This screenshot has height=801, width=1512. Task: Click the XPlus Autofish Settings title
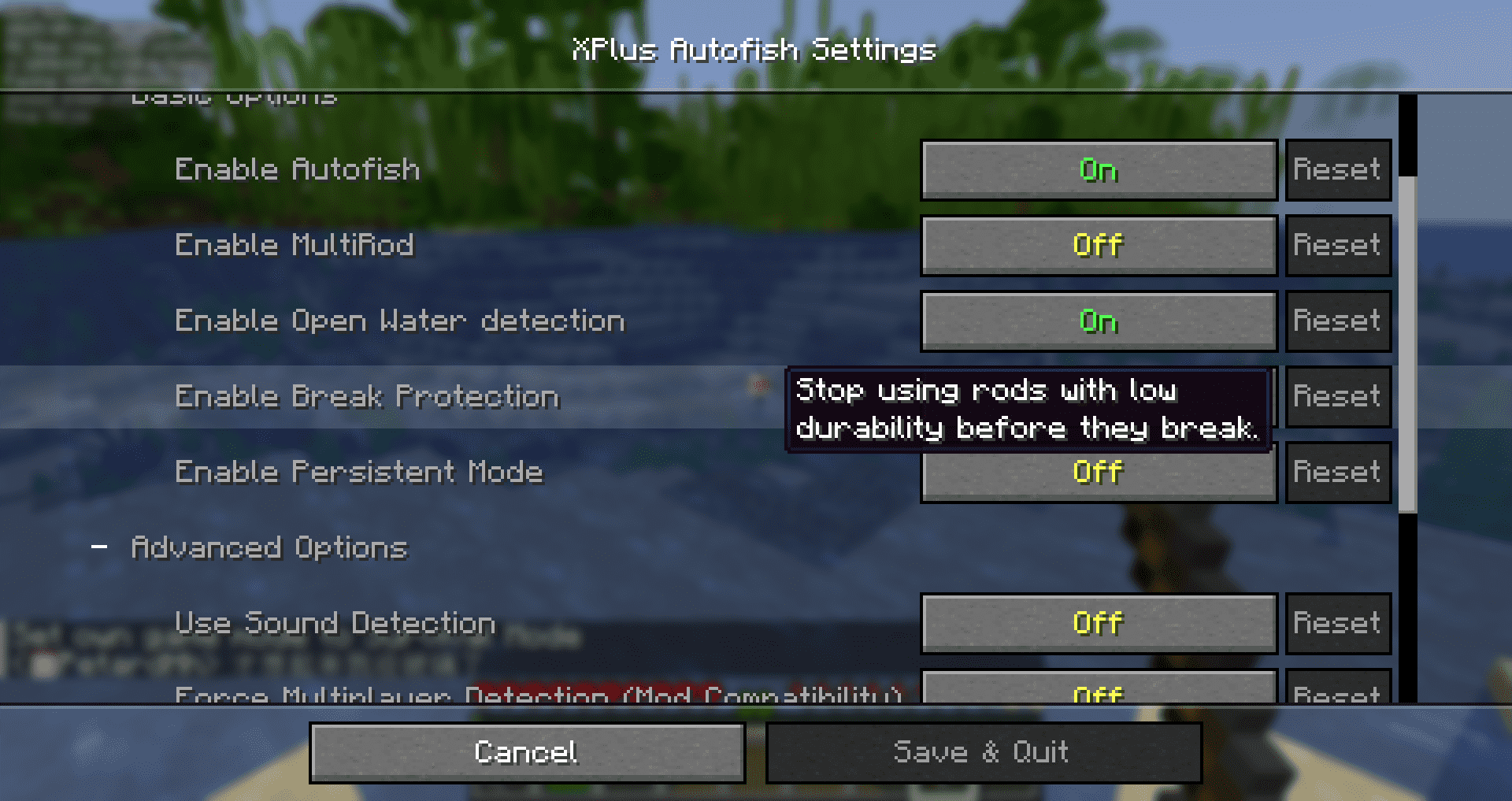click(754, 50)
